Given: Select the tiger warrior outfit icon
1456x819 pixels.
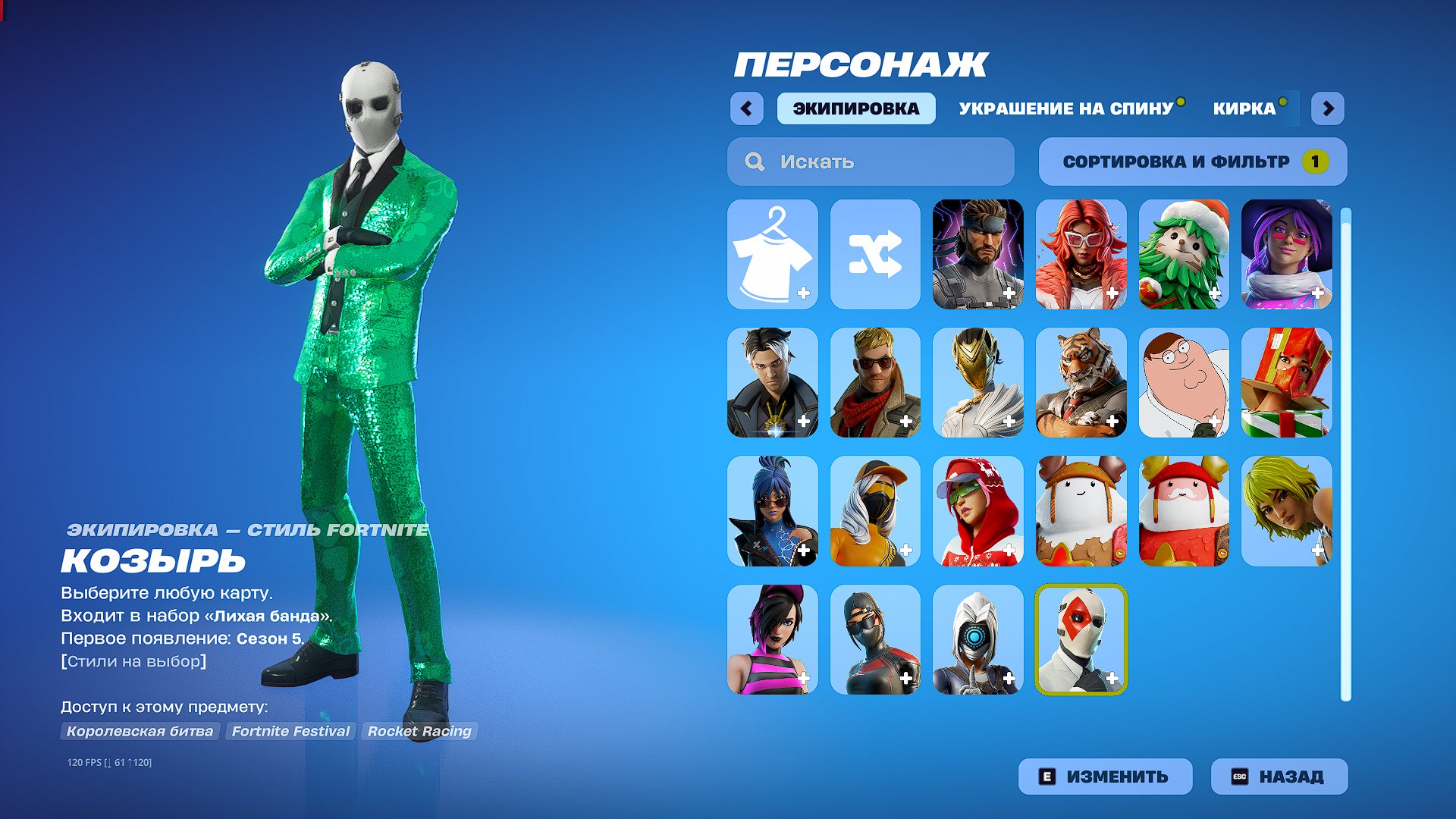Looking at the screenshot, I should (x=1081, y=383).
